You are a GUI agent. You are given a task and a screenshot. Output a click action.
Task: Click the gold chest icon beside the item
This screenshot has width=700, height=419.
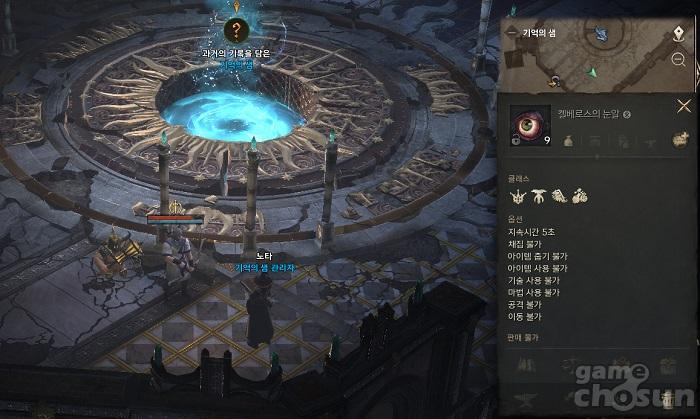click(679, 139)
